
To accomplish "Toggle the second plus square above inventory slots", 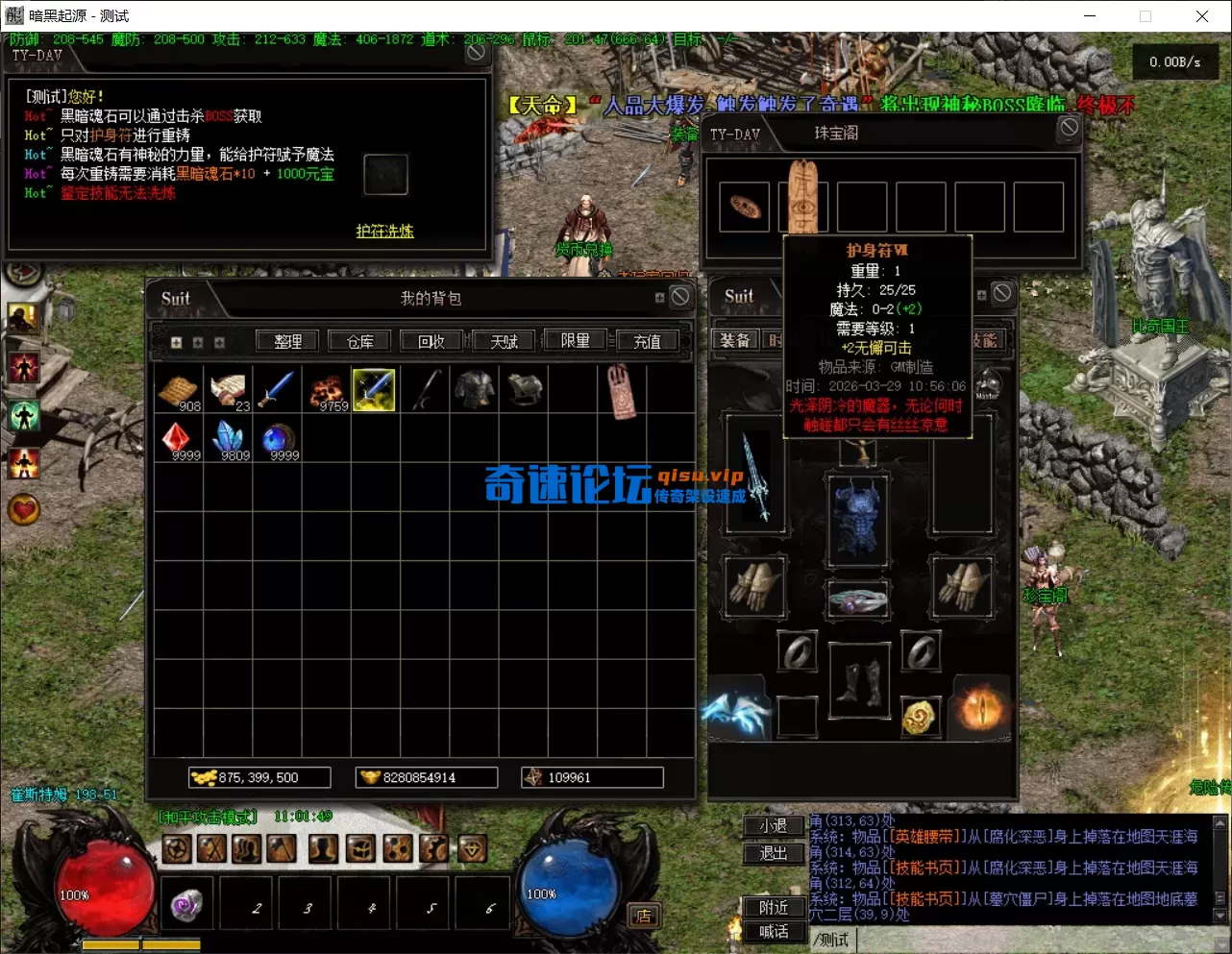I will click(199, 342).
